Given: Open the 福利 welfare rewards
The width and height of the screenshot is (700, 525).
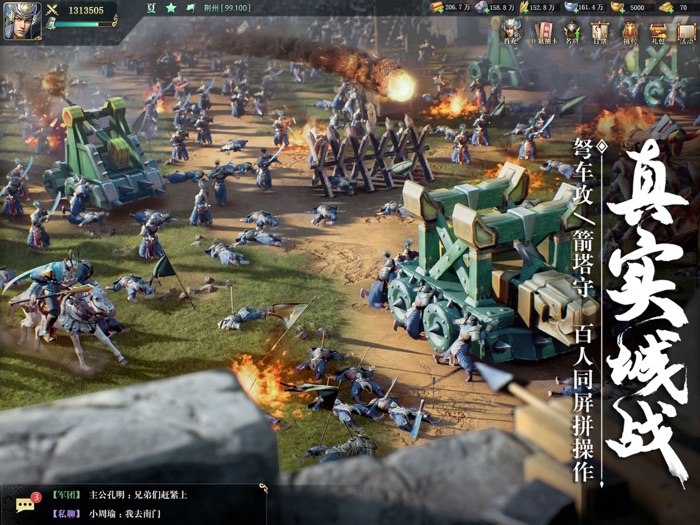Looking at the screenshot, I should [629, 32].
